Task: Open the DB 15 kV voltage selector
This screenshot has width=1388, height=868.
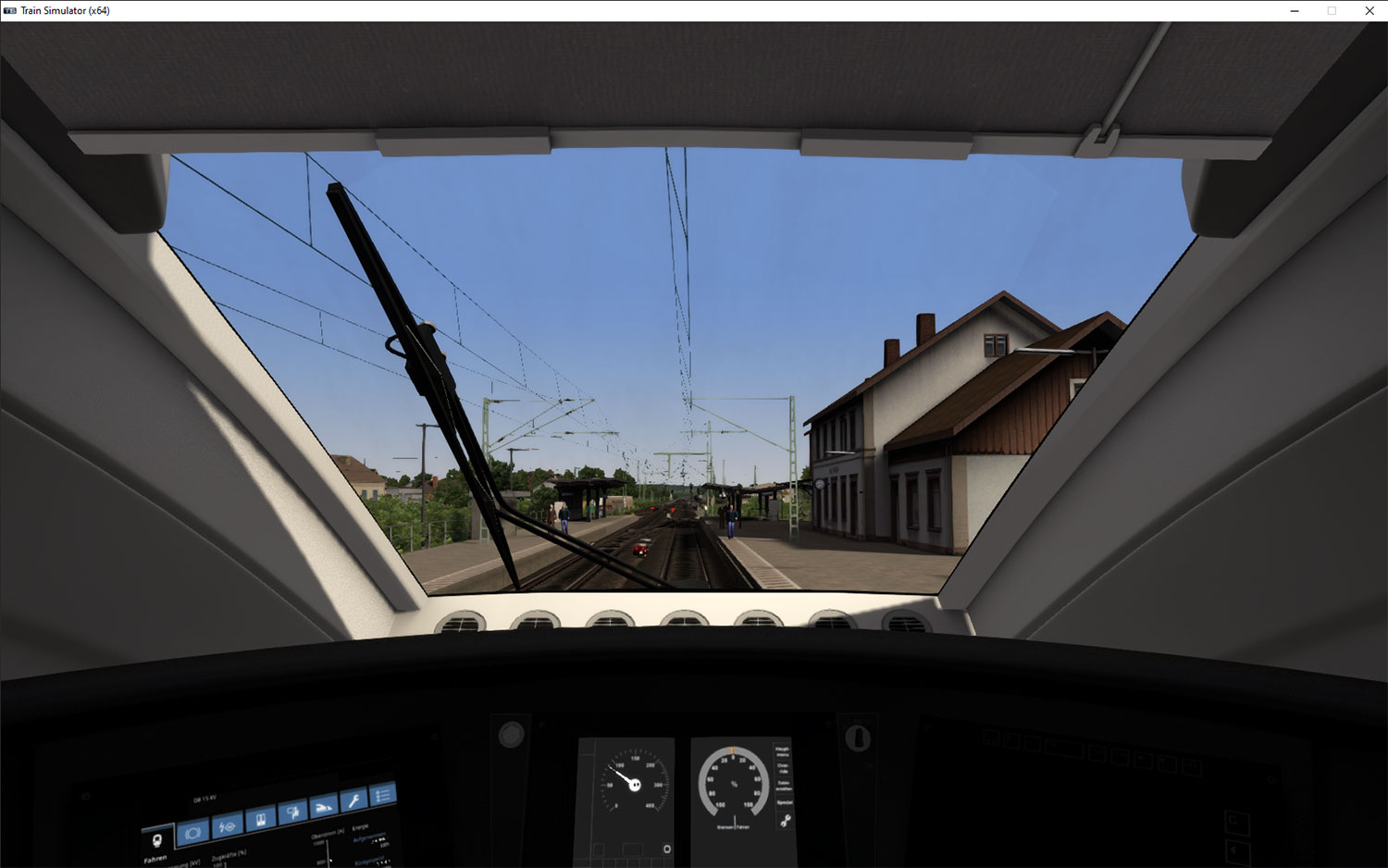Action: click(x=204, y=797)
